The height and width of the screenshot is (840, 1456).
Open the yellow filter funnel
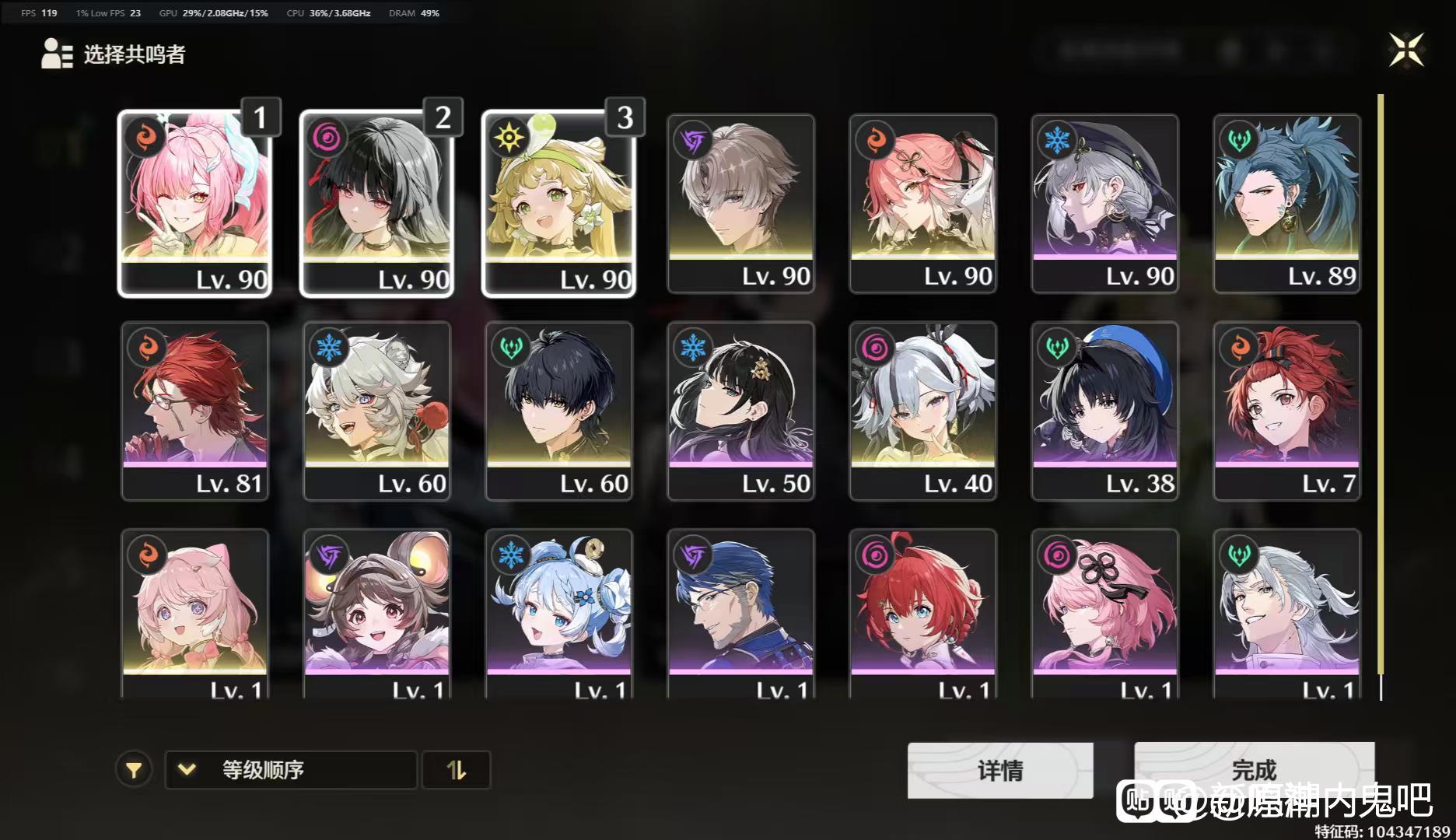(x=134, y=770)
